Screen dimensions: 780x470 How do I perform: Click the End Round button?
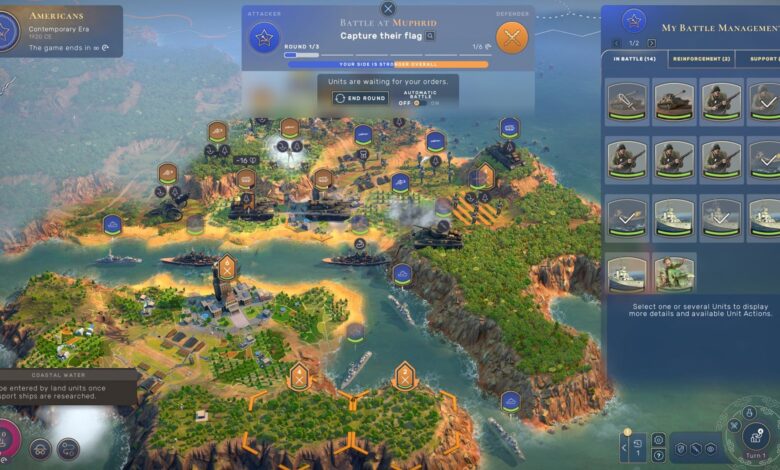pos(360,98)
